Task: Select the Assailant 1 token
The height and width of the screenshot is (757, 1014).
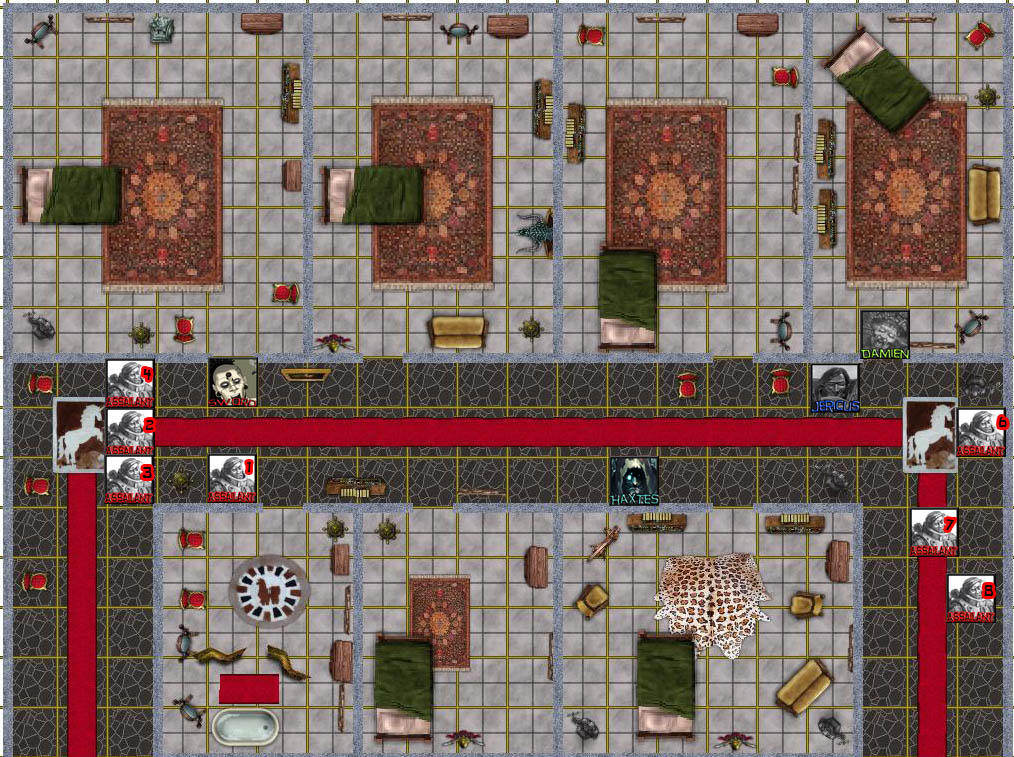Action: pyautogui.click(x=232, y=479)
